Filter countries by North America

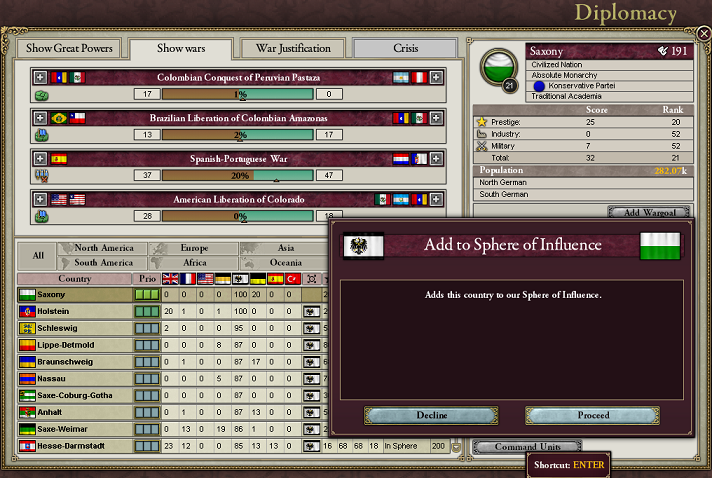coord(104,248)
